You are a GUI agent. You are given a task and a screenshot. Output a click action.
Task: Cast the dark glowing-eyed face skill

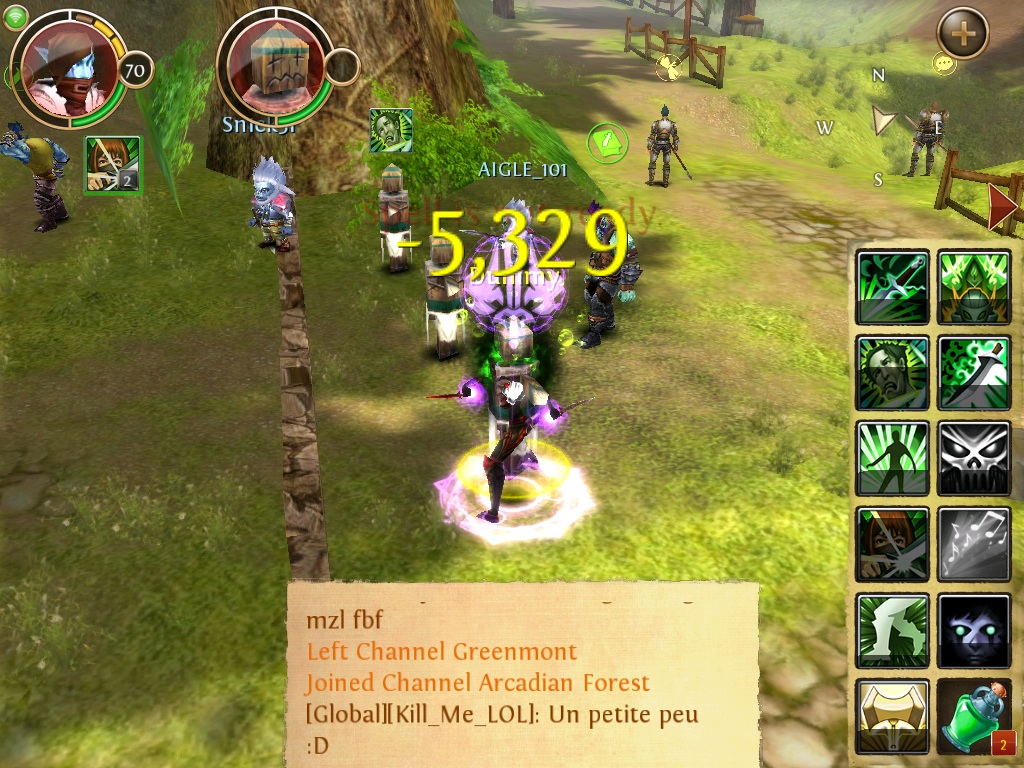(x=974, y=630)
